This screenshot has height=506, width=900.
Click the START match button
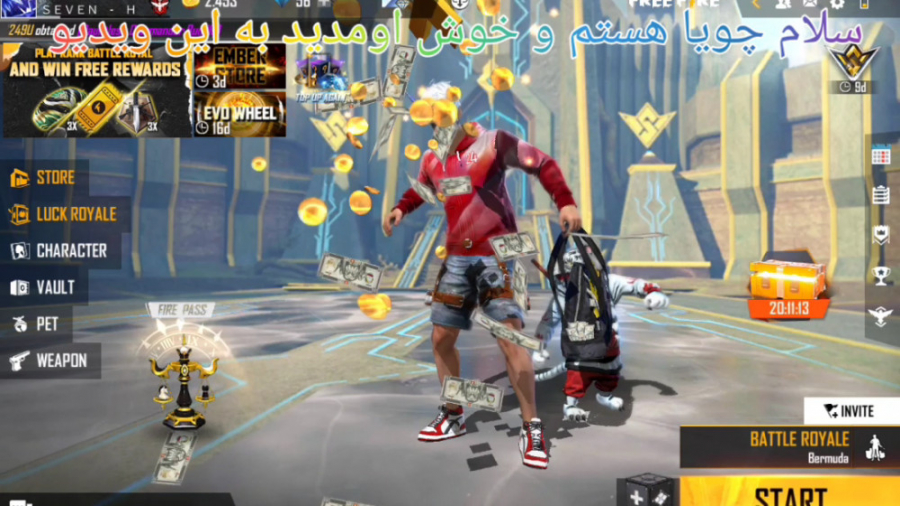(790, 494)
